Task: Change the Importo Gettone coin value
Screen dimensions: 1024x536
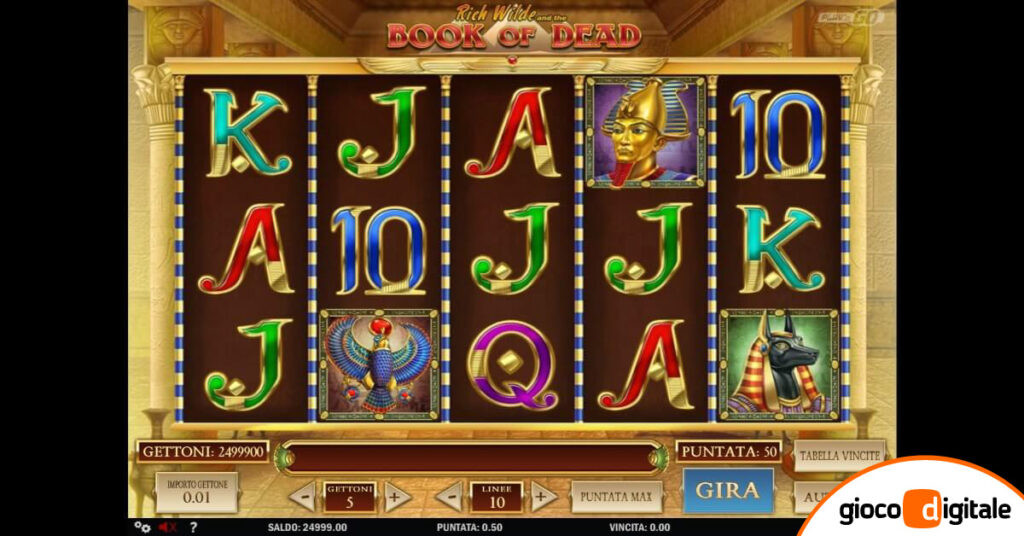Action: pos(197,492)
